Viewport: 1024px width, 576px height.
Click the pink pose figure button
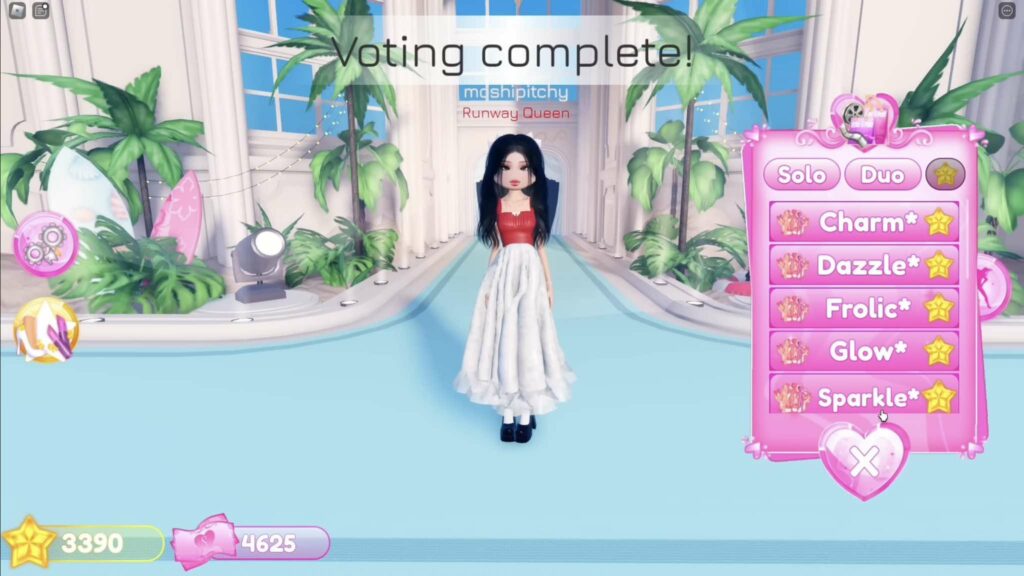(996, 286)
